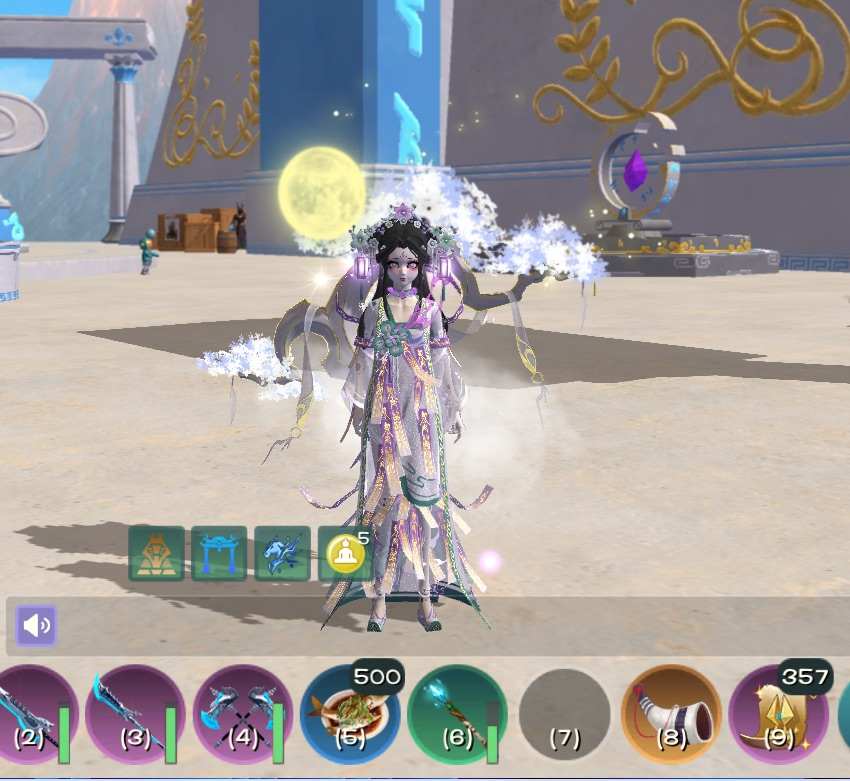Equip the blue curved blade in slot 3
Viewport: 850px width, 781px height.
(x=135, y=713)
